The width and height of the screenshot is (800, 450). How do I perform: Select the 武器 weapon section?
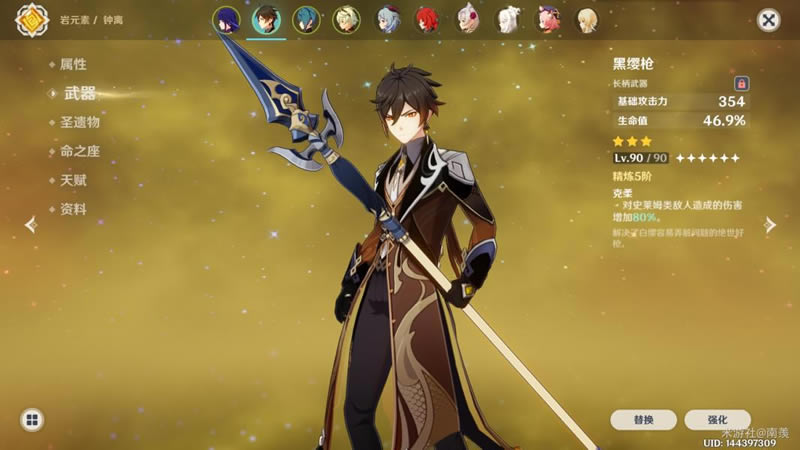coord(79,93)
